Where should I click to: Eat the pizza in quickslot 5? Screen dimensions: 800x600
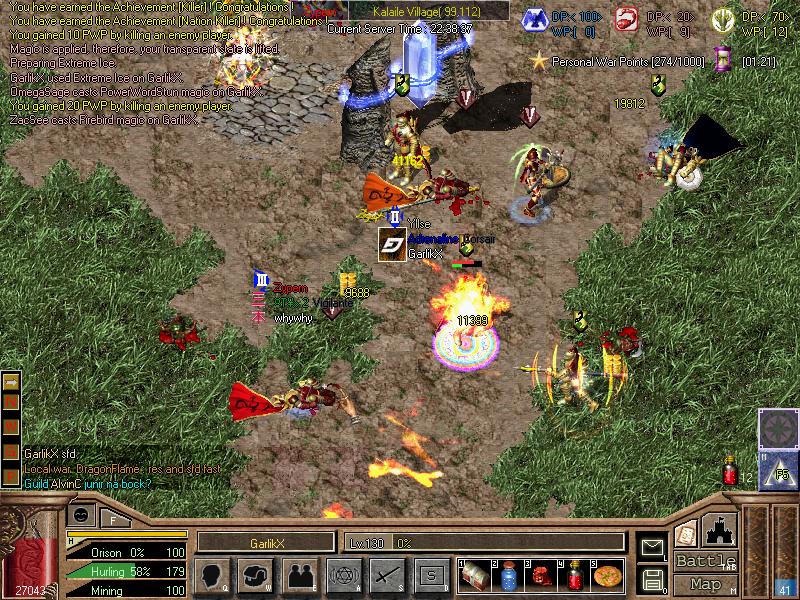coord(607,576)
